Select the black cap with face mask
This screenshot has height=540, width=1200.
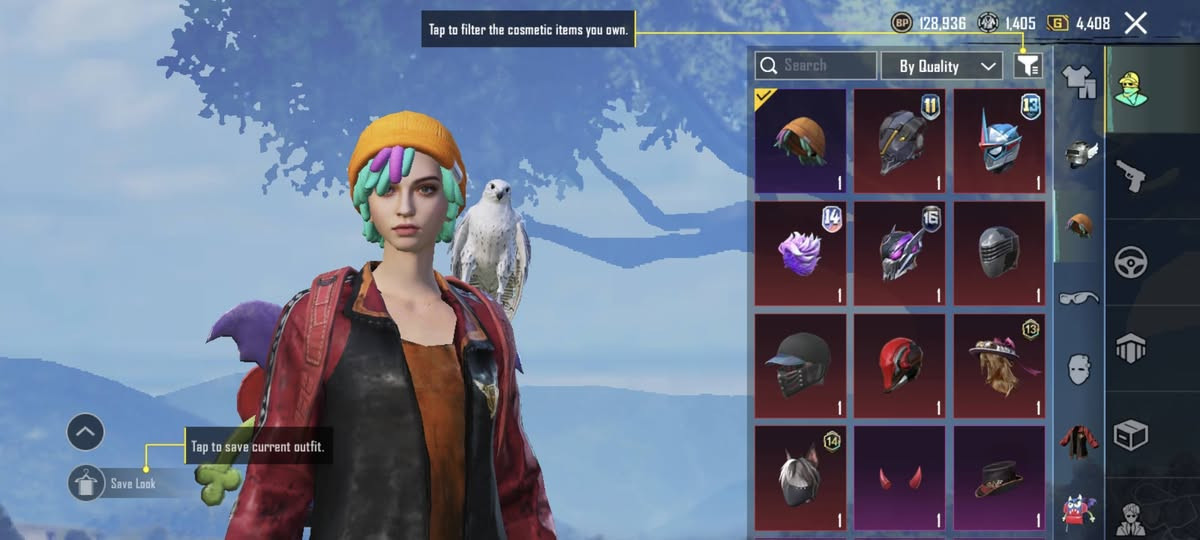coord(800,365)
